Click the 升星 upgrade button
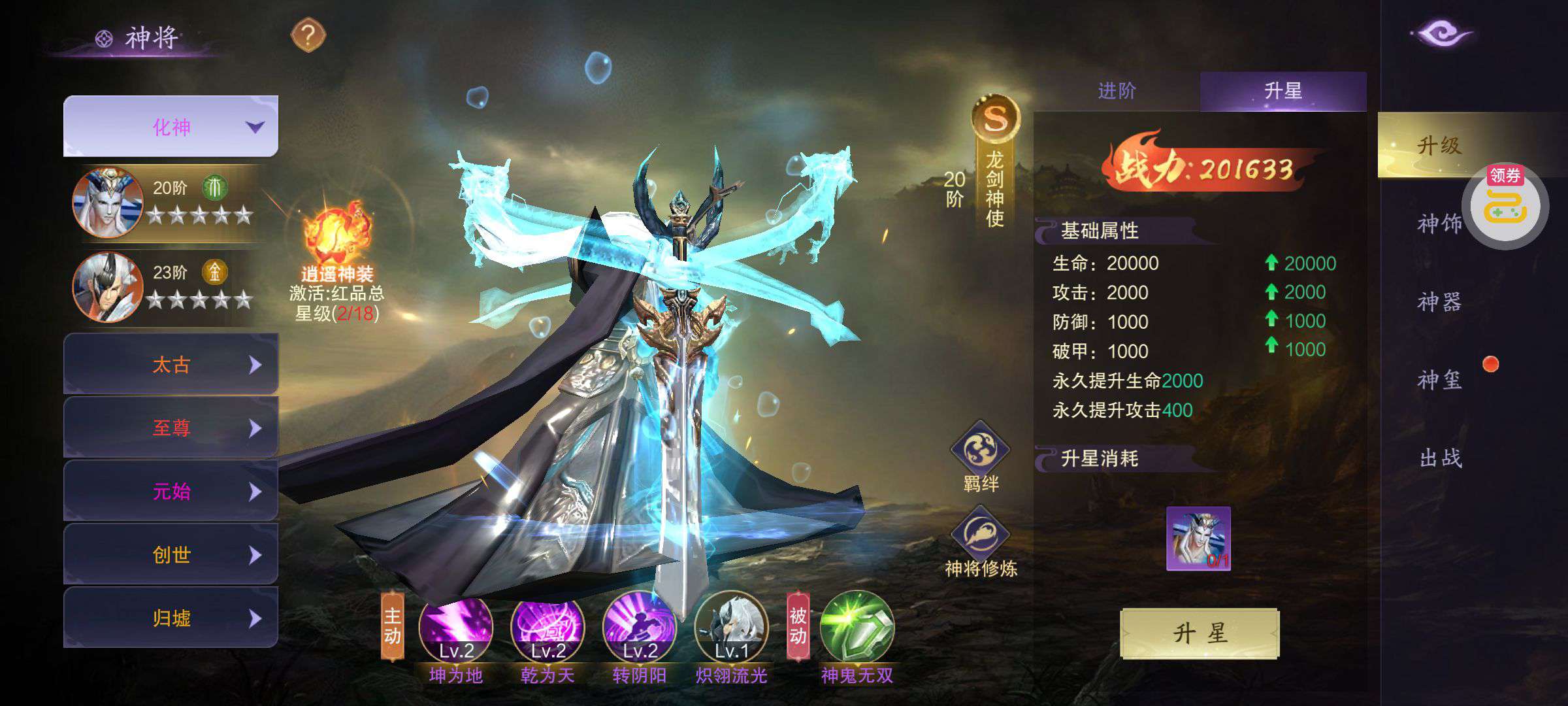Viewport: 1568px width, 706px height. click(1200, 633)
